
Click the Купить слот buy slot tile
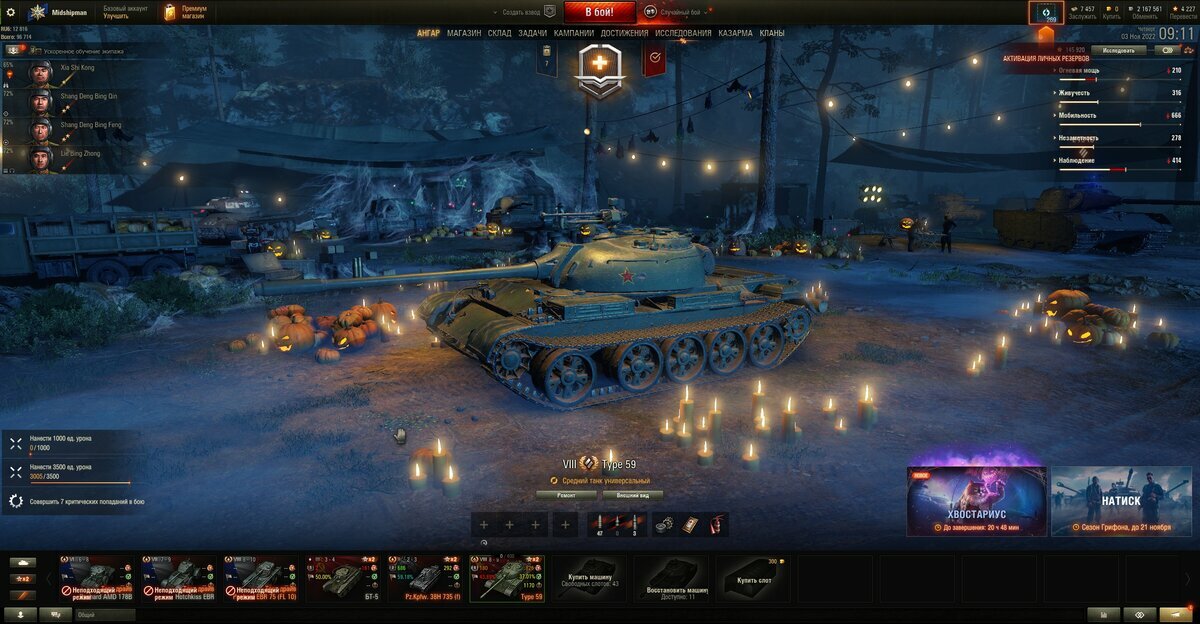click(x=753, y=578)
